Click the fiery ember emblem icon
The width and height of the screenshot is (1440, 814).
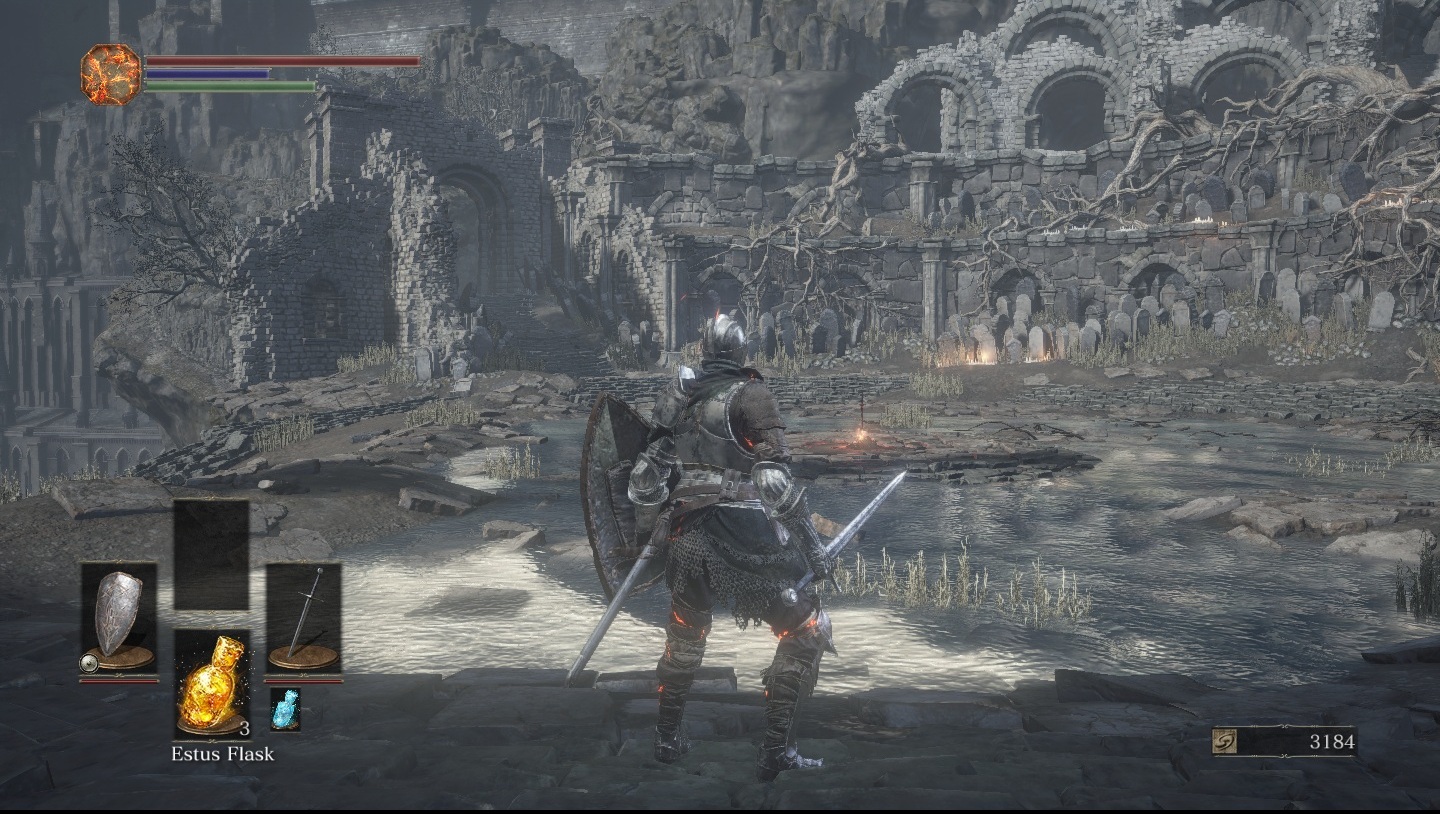click(x=111, y=74)
